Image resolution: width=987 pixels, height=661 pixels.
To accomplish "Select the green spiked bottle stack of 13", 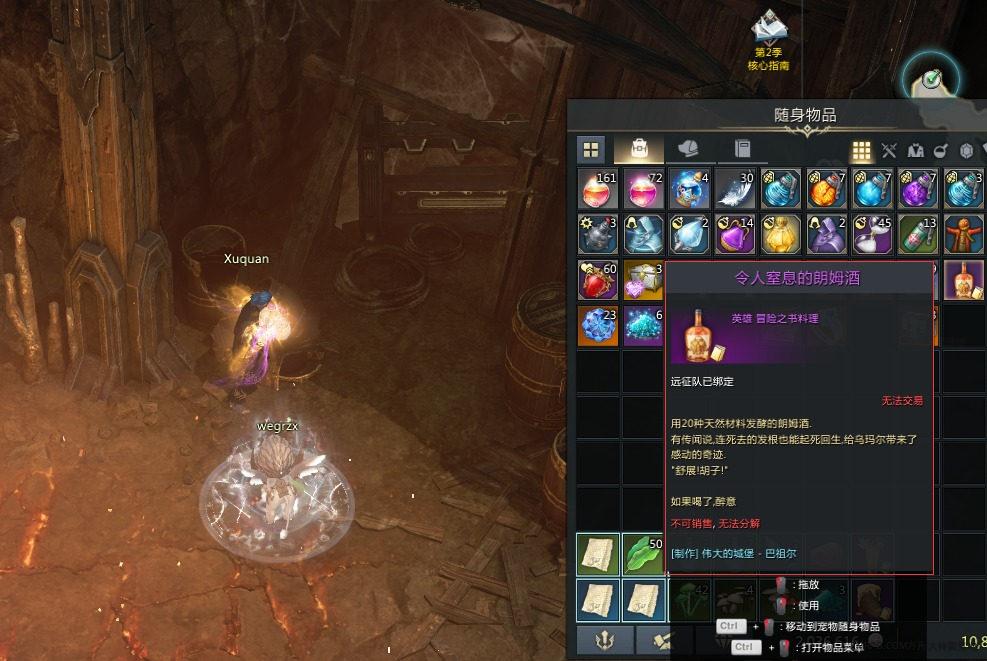I will (x=918, y=235).
